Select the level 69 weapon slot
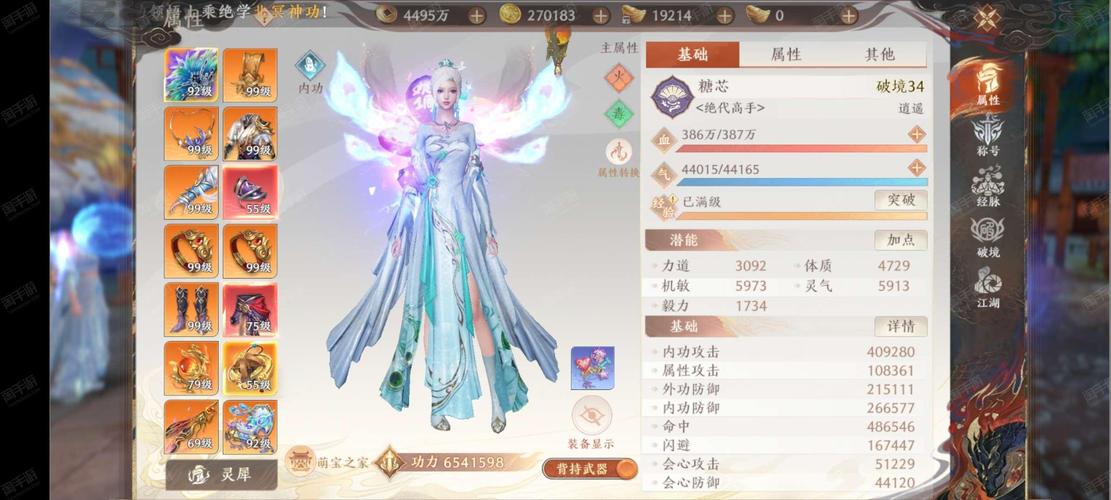1111x500 pixels. click(x=191, y=426)
